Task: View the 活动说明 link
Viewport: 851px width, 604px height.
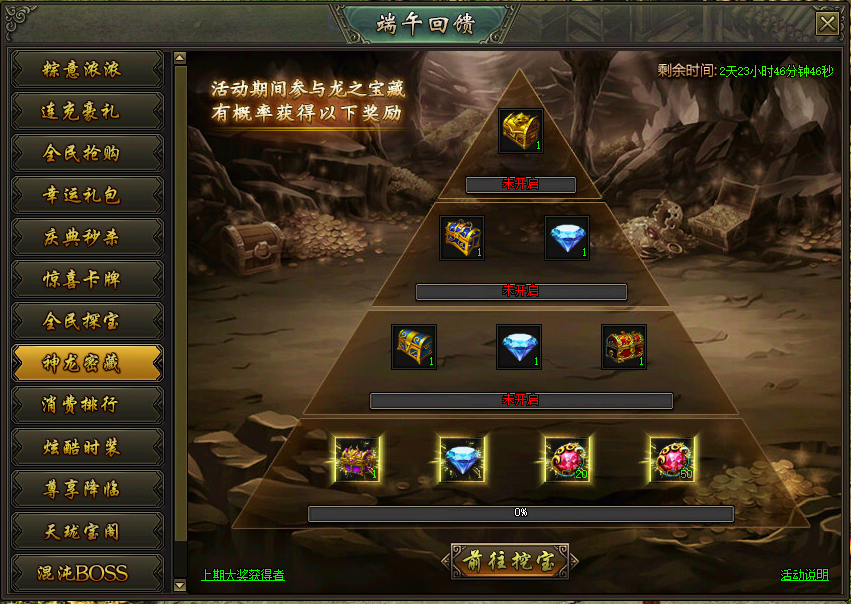Action: click(805, 575)
